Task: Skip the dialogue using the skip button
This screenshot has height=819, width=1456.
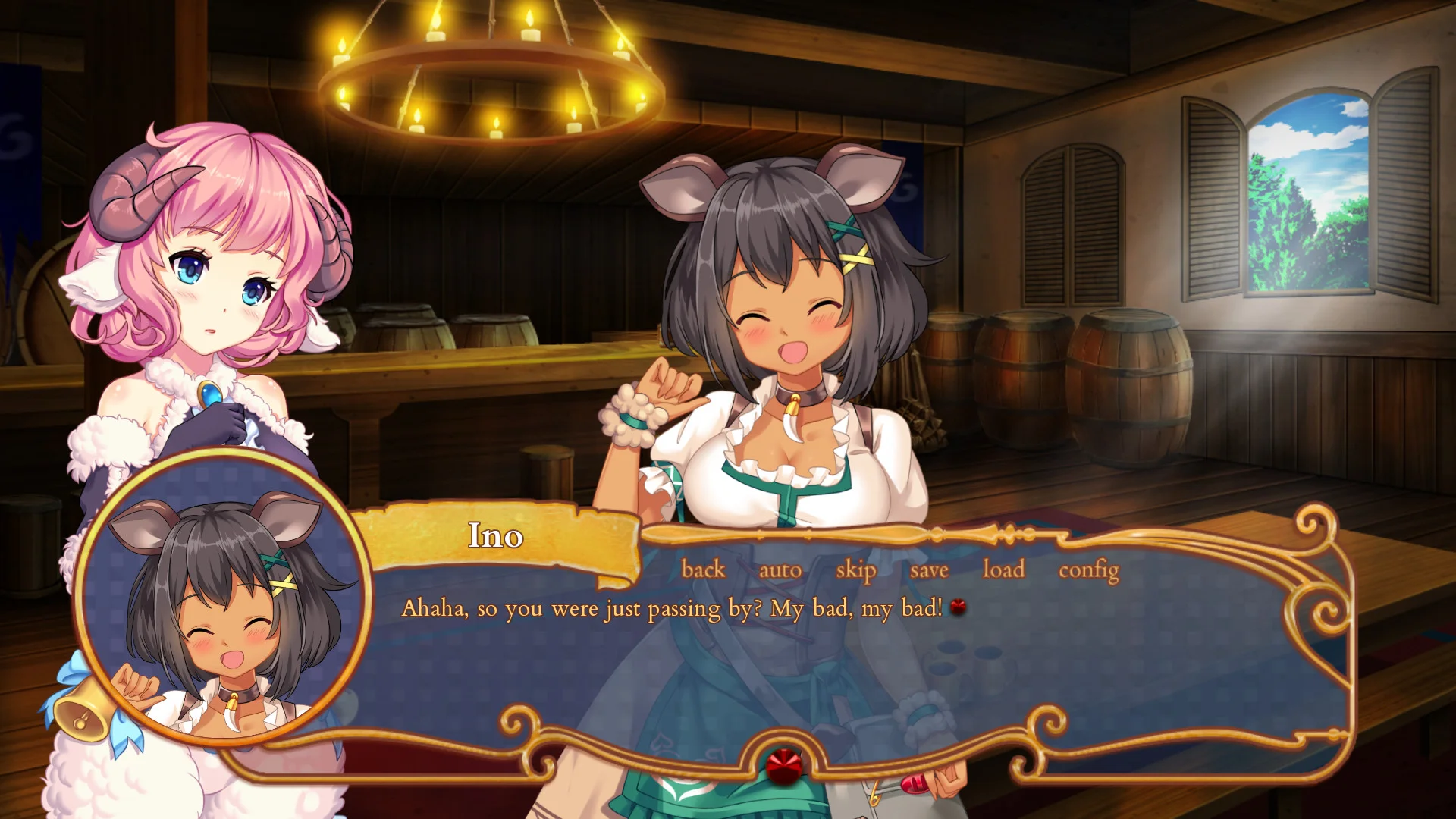Action: coord(855,570)
